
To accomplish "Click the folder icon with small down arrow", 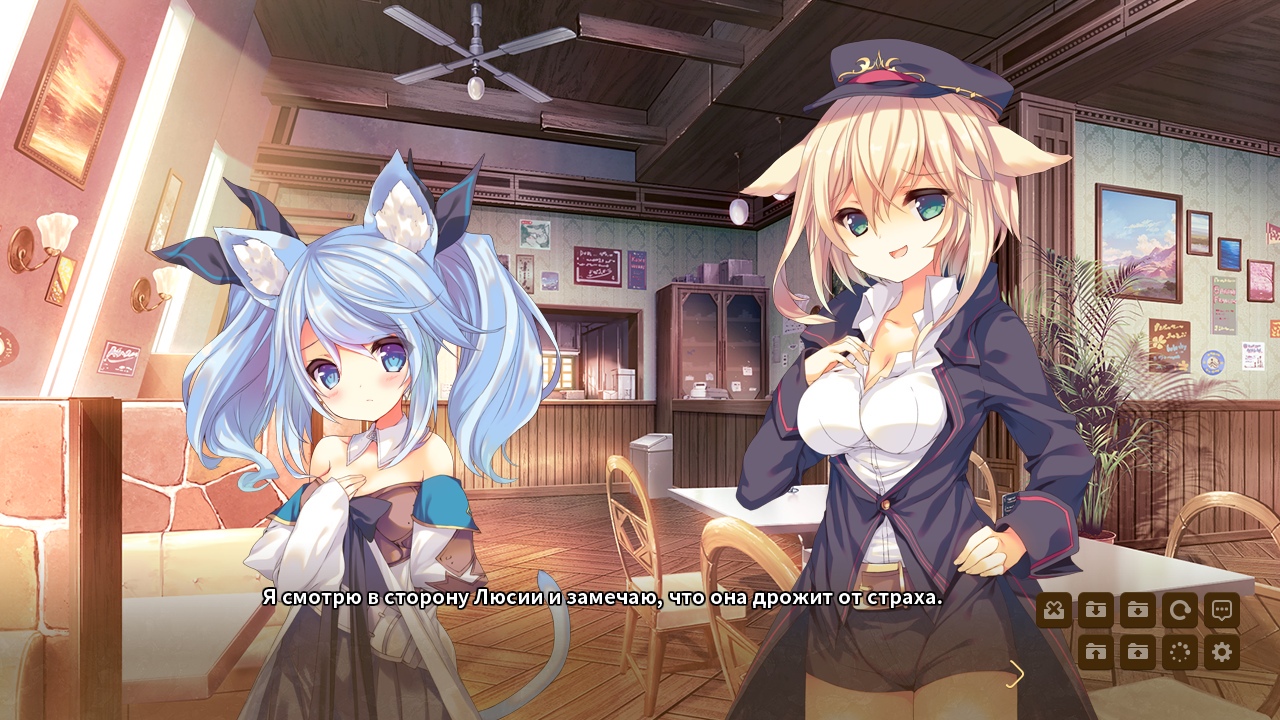I will (1137, 610).
